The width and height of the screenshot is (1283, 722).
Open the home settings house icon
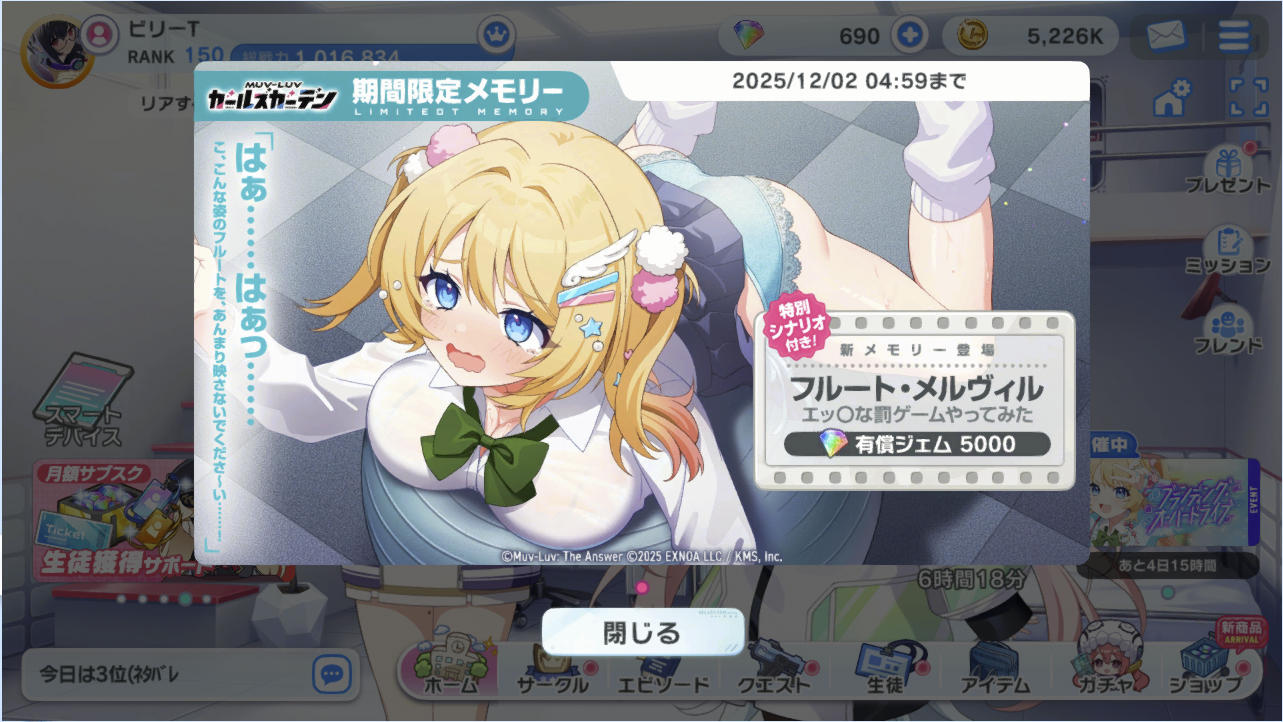tap(1172, 97)
